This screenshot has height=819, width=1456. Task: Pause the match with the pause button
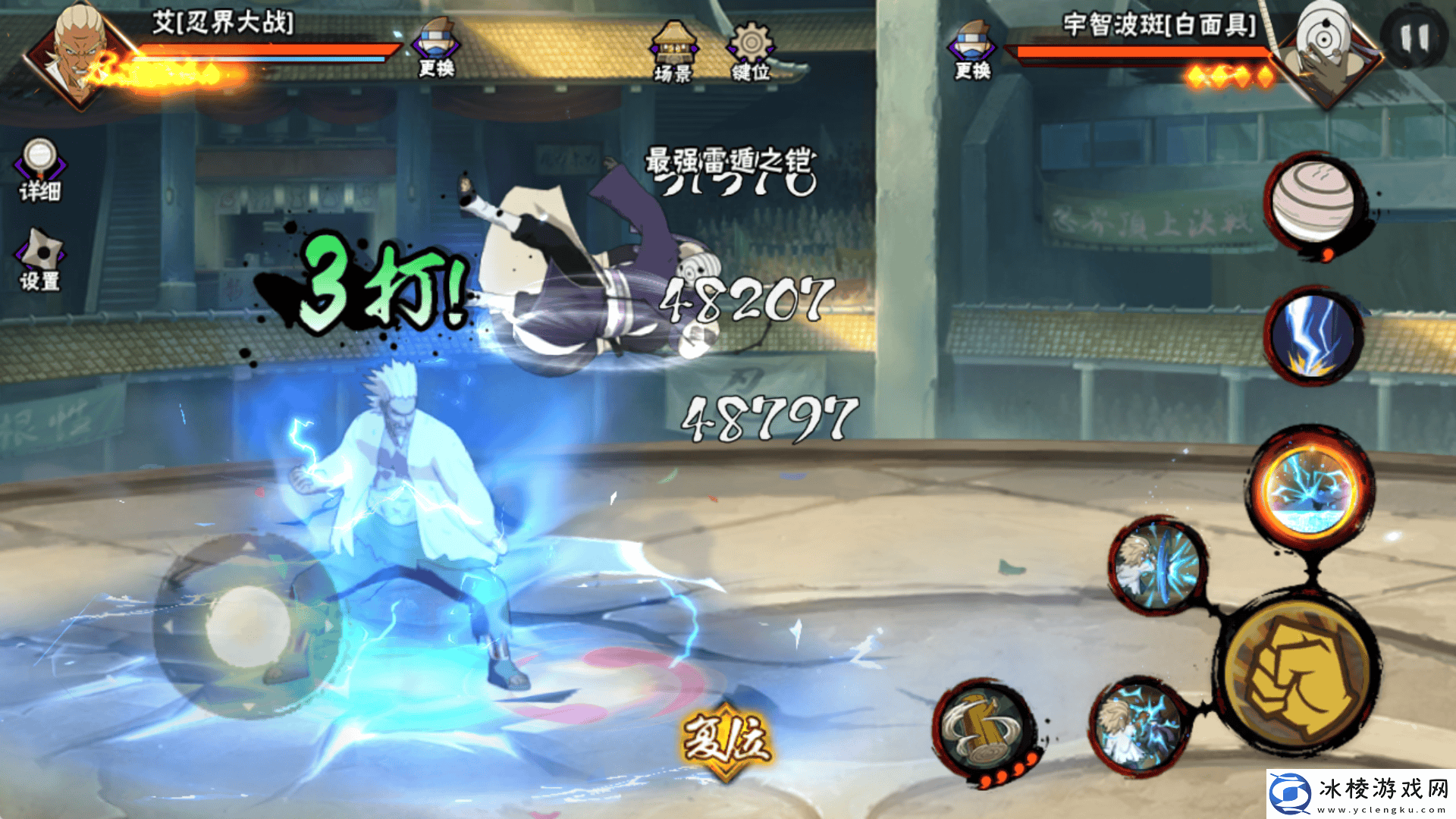[1414, 38]
